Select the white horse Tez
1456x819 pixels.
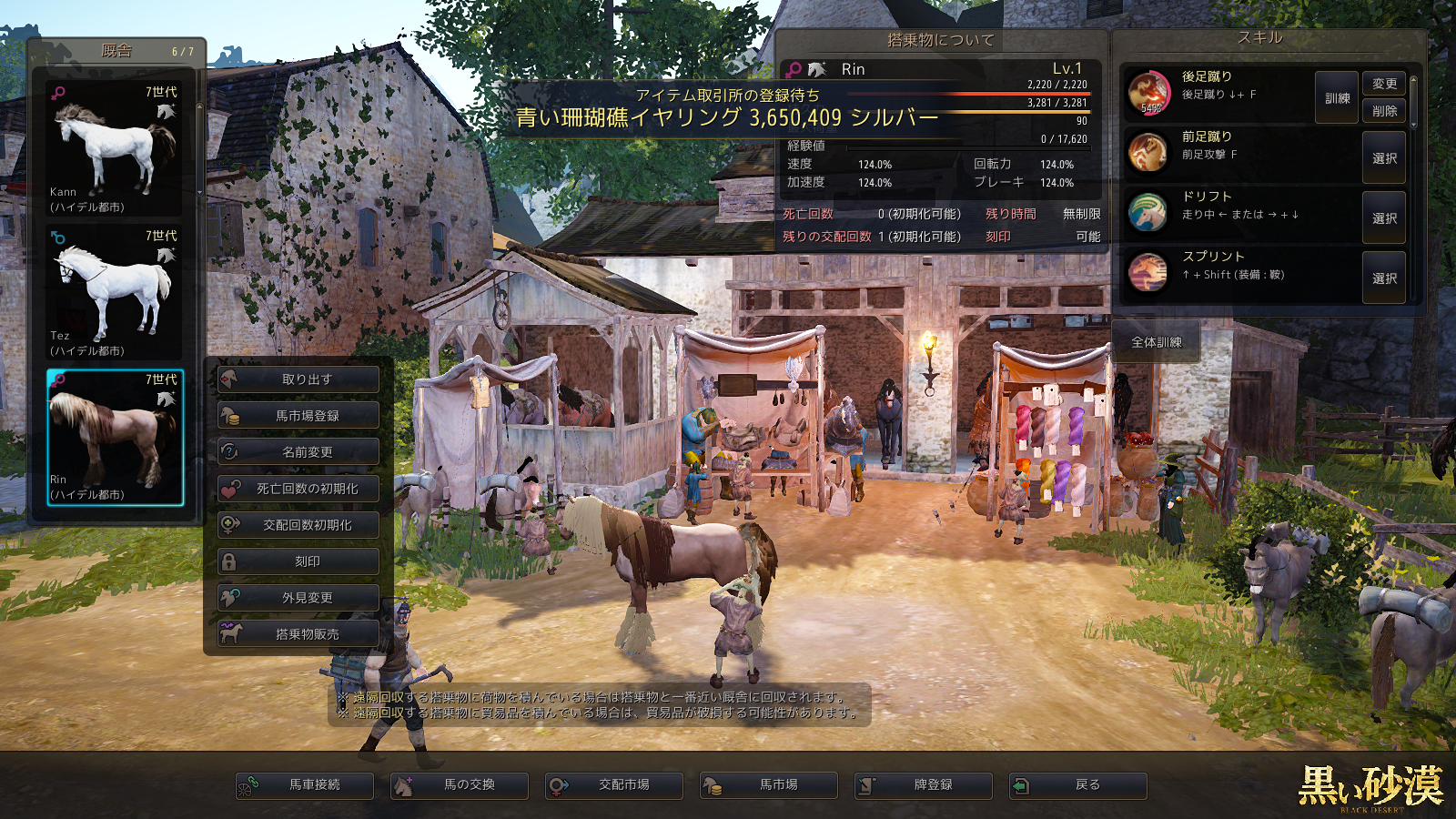(114, 292)
